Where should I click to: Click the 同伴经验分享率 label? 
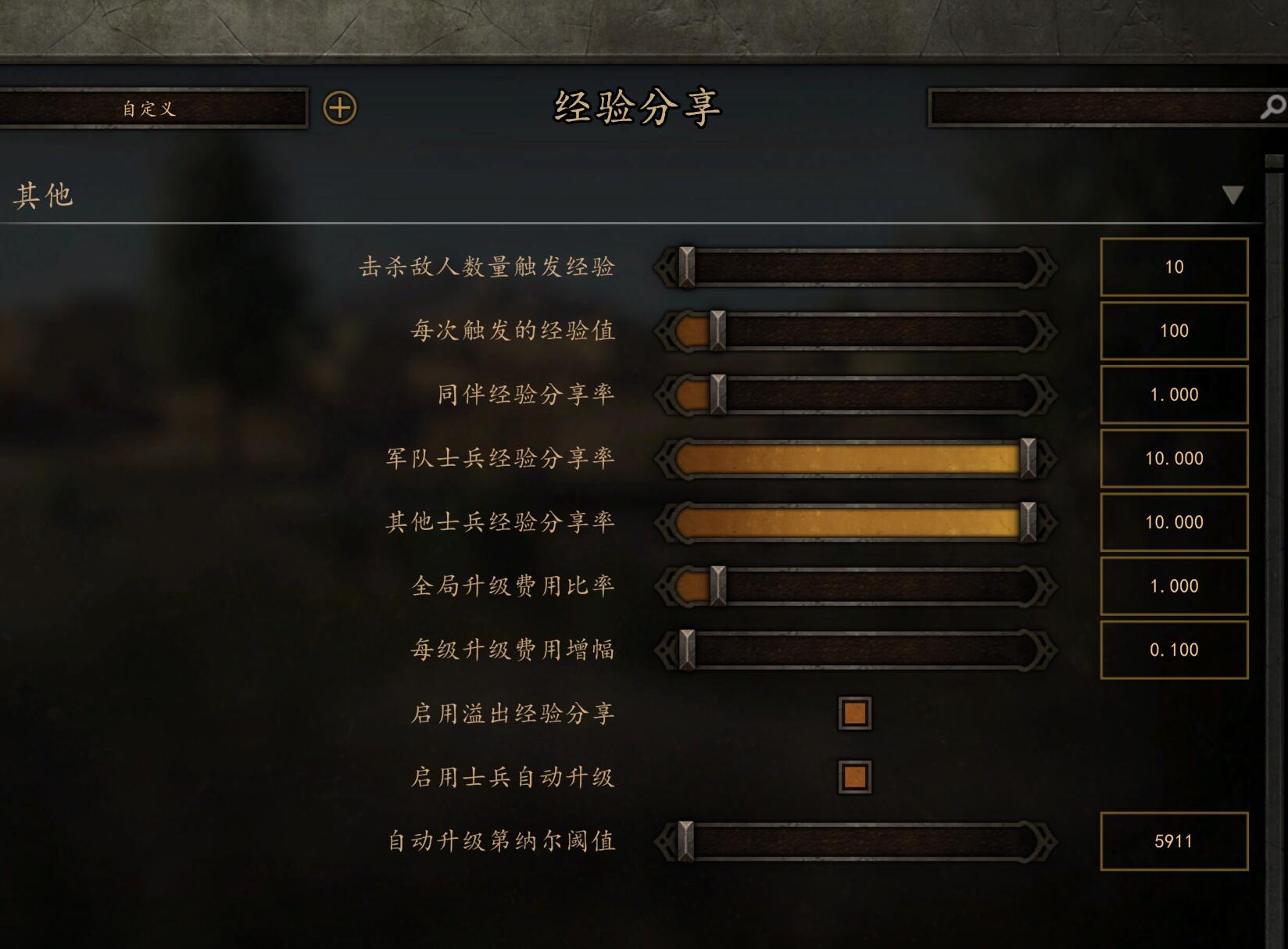pyautogui.click(x=527, y=395)
